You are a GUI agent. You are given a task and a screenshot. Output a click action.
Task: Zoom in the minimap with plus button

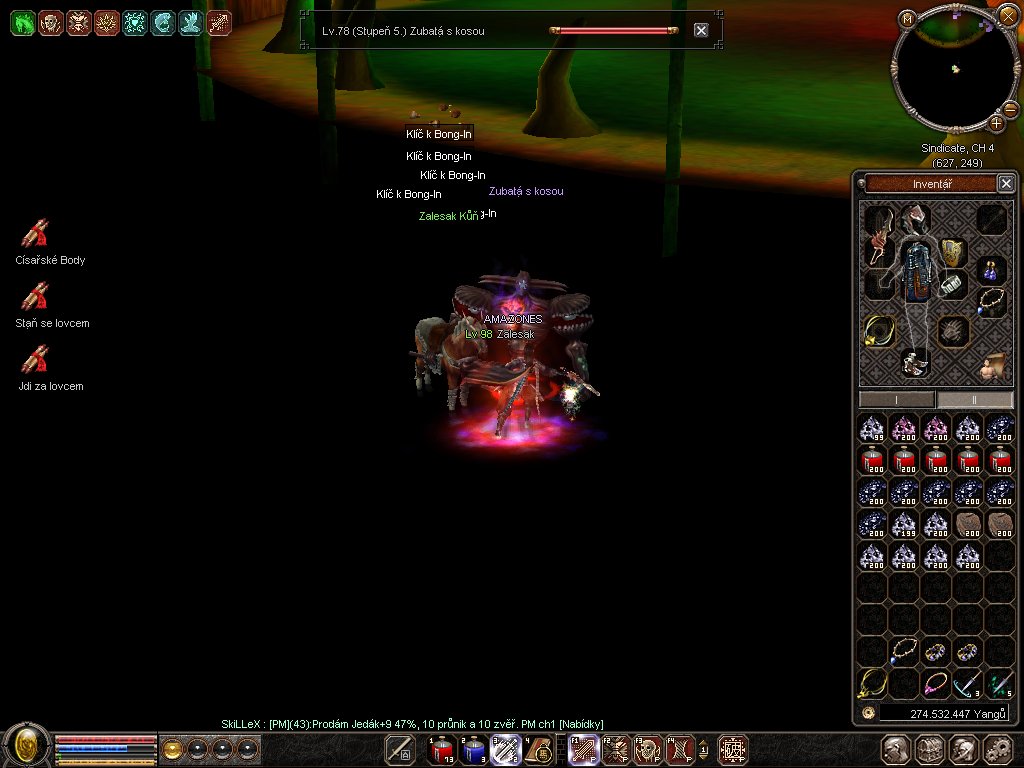tap(997, 124)
